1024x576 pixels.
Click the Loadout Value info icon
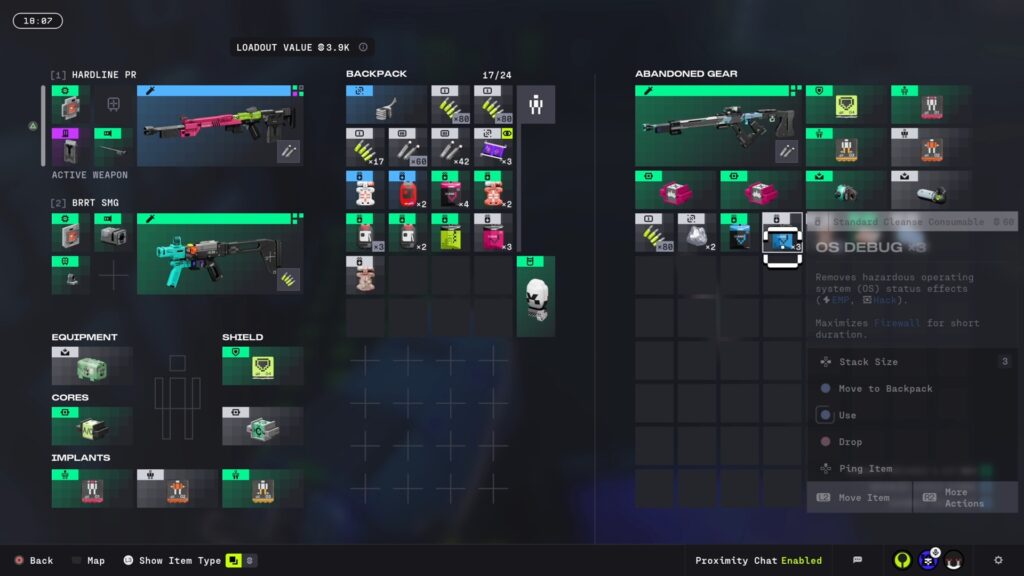(x=363, y=47)
